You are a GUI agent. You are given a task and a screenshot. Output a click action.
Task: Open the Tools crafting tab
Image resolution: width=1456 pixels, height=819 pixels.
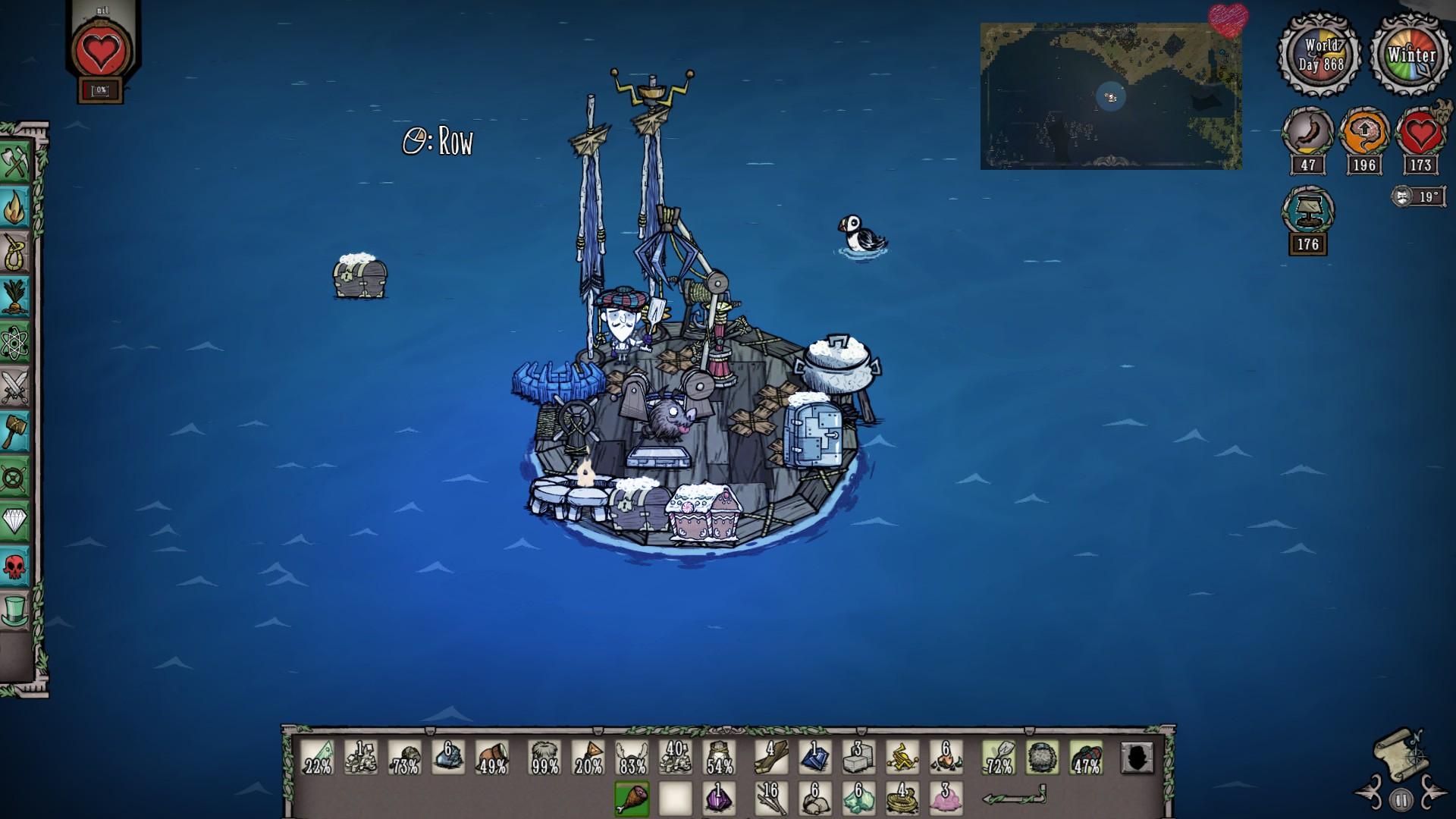tap(15, 162)
